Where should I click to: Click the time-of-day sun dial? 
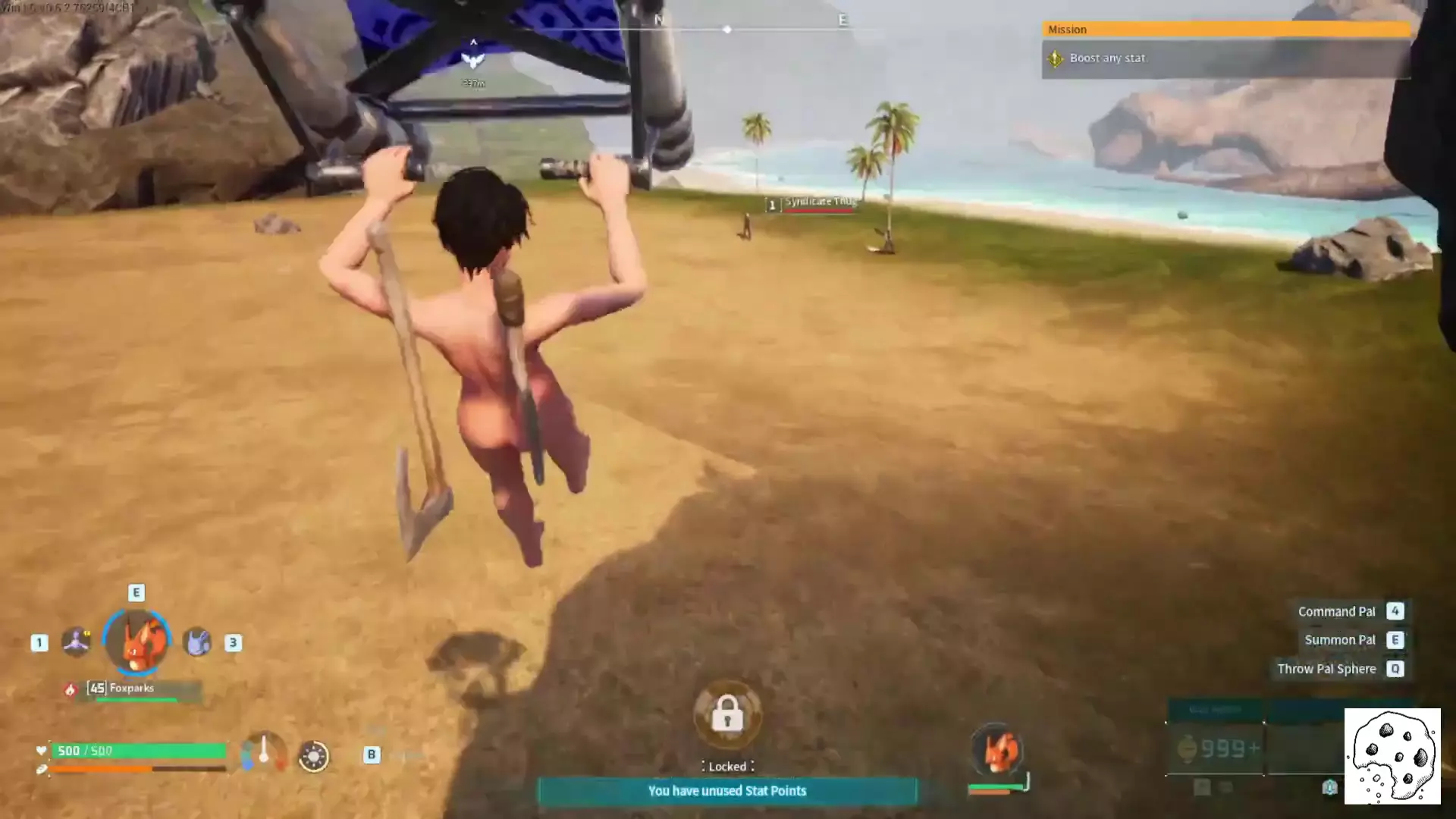[x=313, y=756]
